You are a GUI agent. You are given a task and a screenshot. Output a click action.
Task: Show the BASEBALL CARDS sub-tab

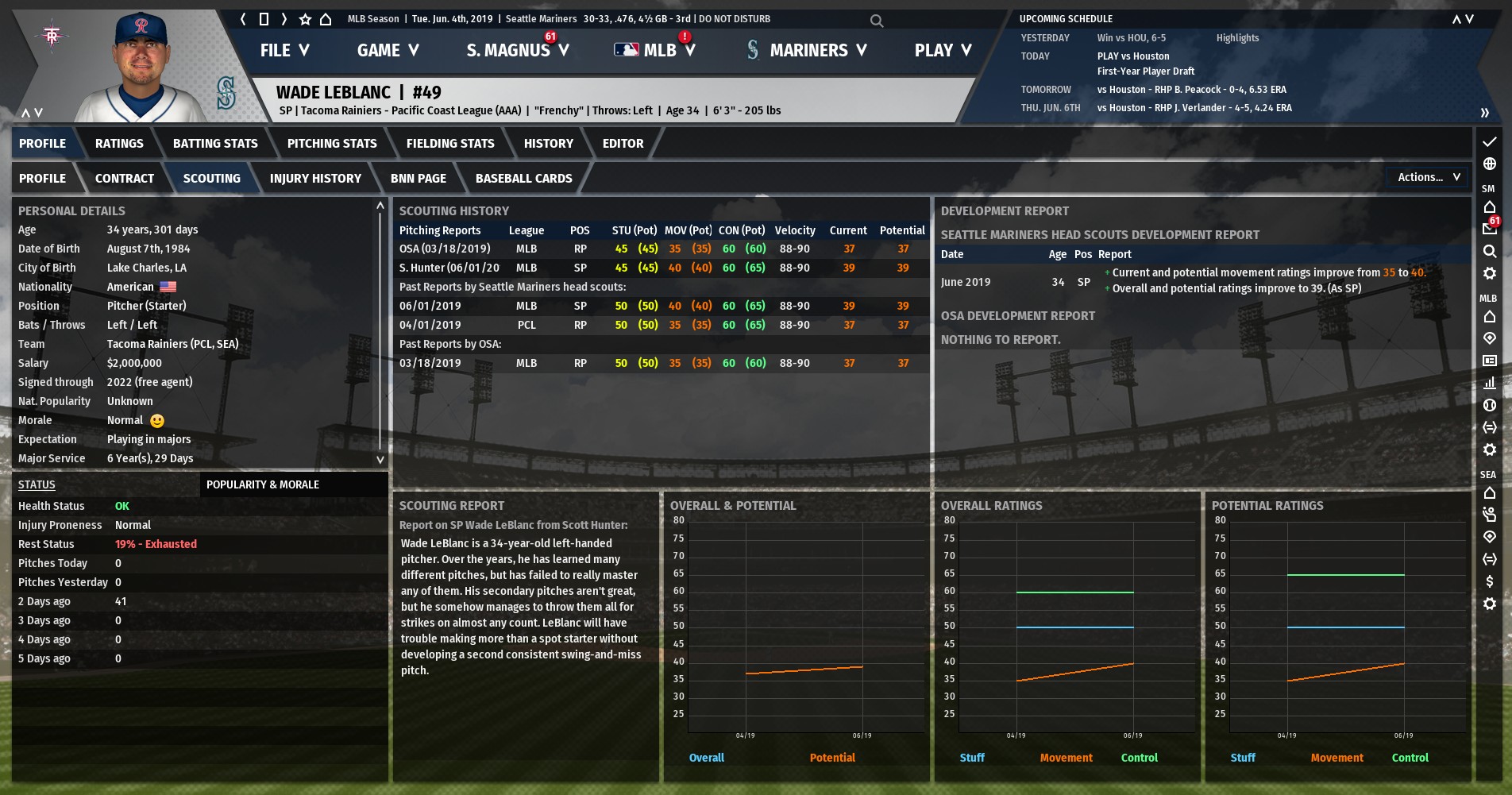pos(523,179)
